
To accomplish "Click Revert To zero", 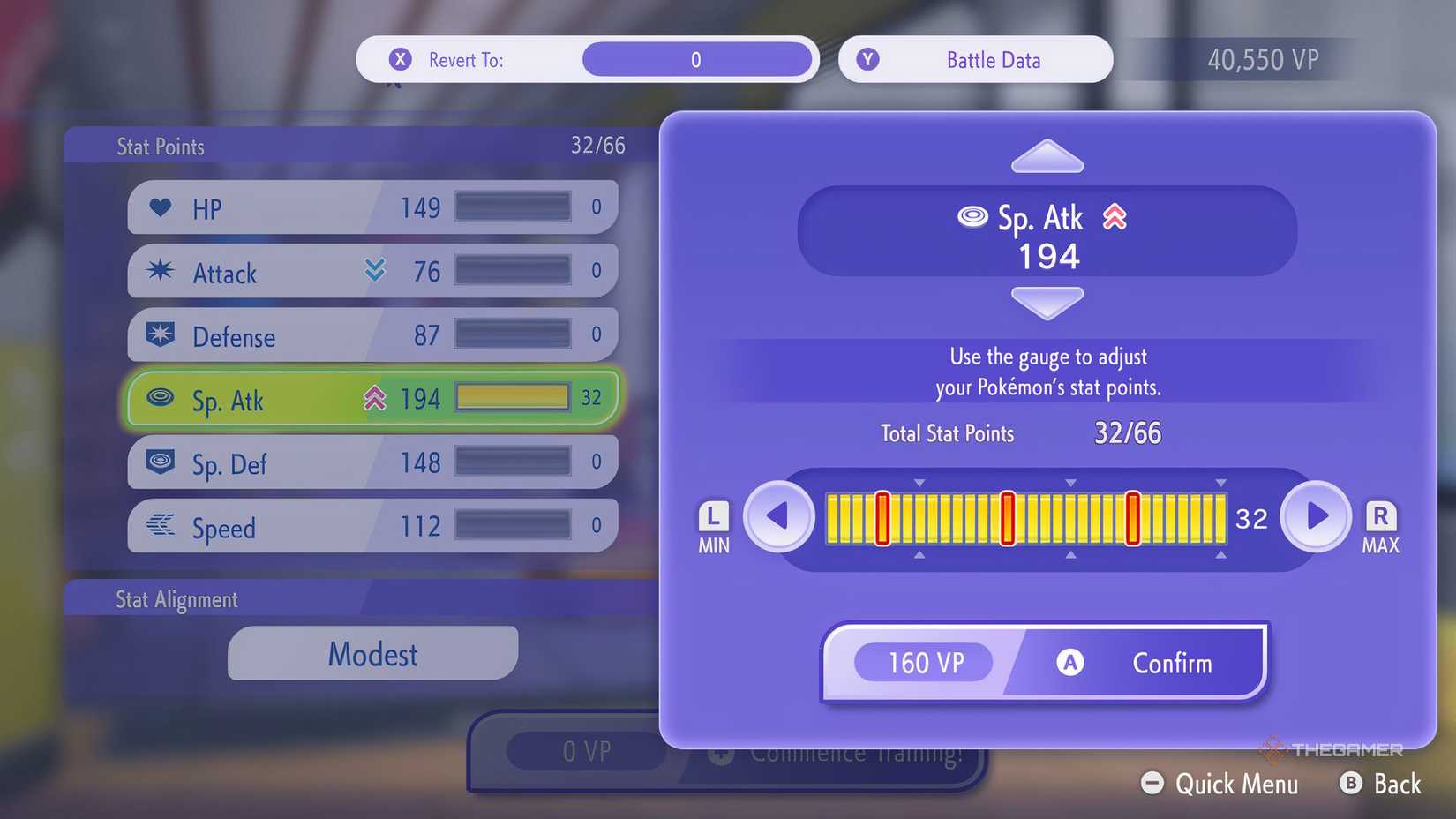I will pos(696,59).
